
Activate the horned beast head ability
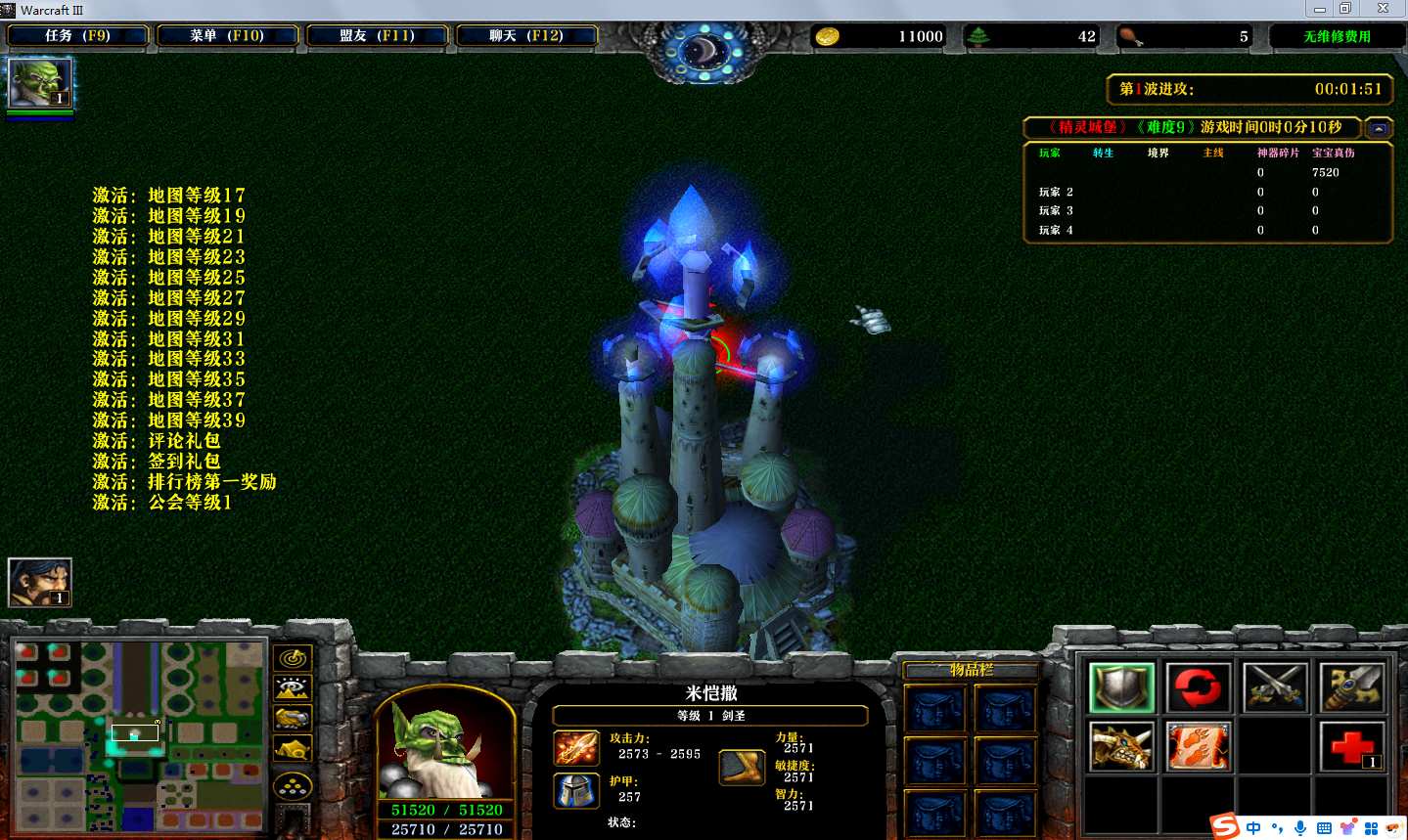pyautogui.click(x=1122, y=747)
